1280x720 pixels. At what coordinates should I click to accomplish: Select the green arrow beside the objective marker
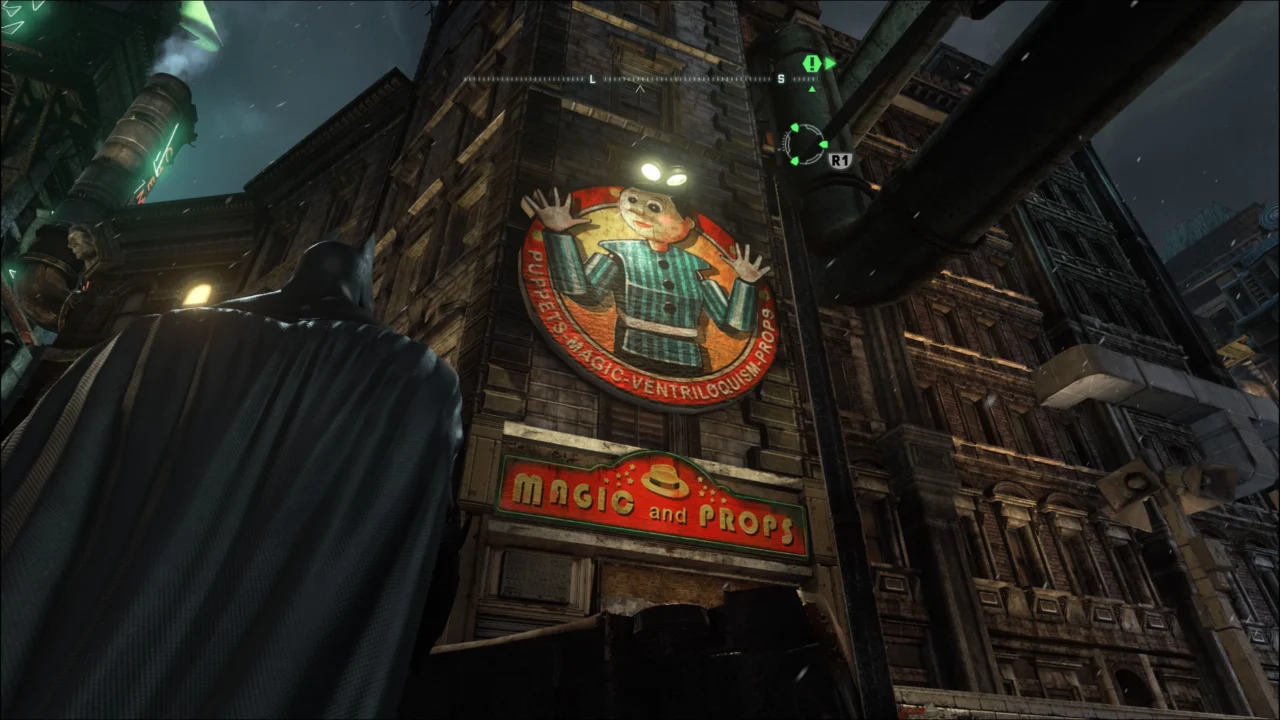830,64
